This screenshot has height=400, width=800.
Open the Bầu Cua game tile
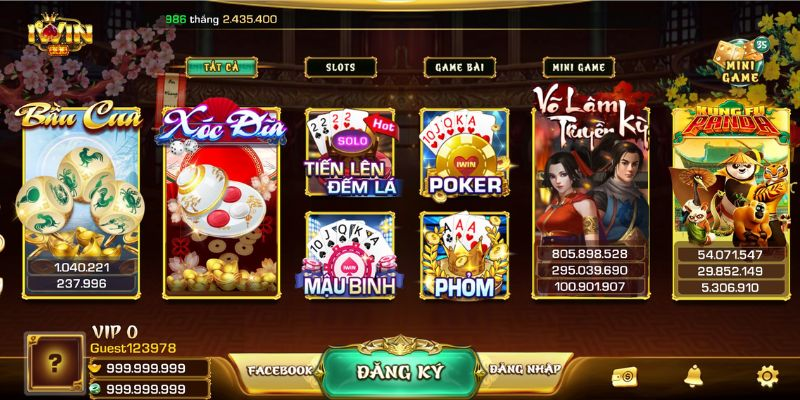pos(81,200)
